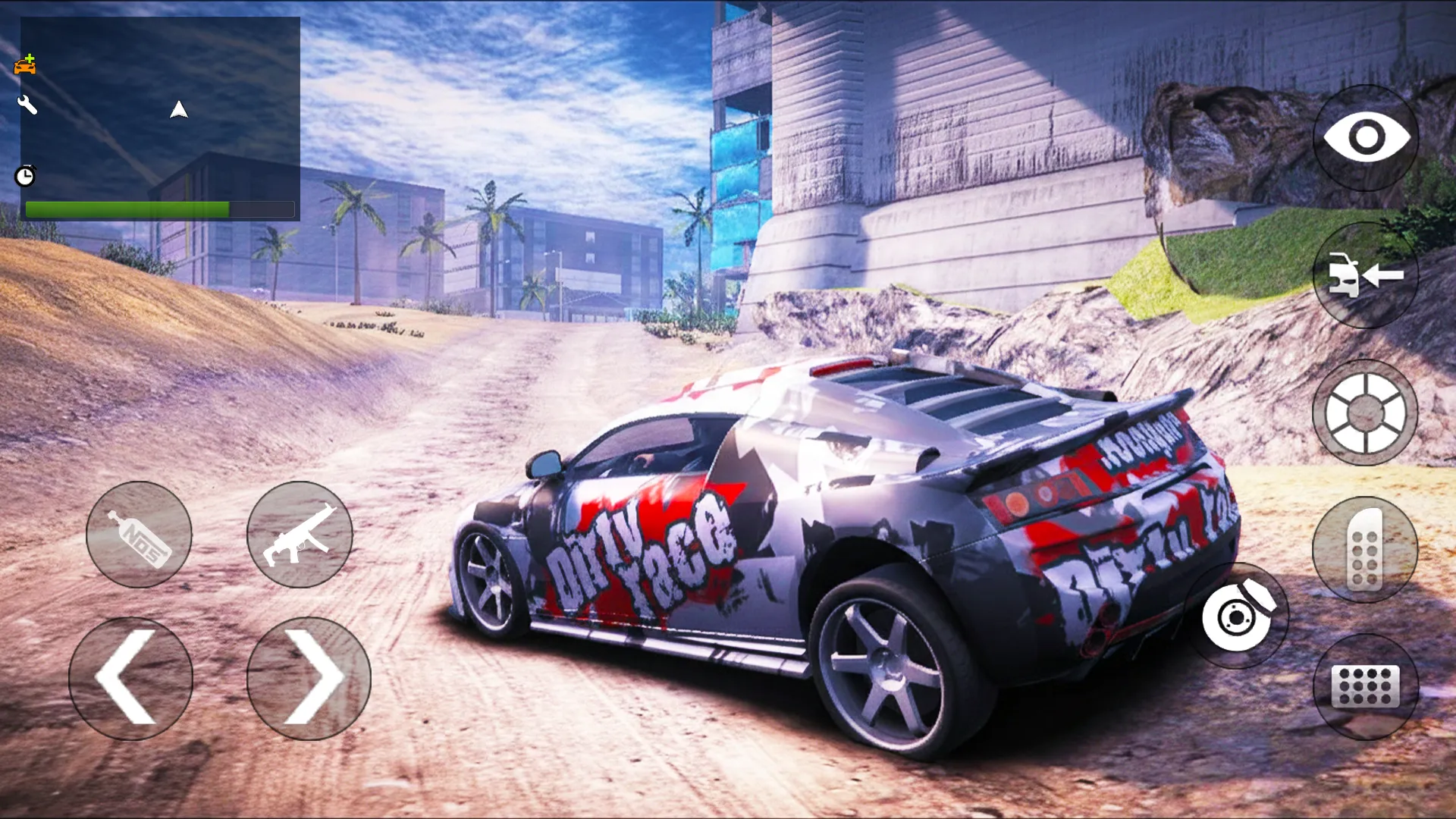Tap the white player arrow on the minimap
The height and width of the screenshot is (819, 1456).
[x=179, y=111]
